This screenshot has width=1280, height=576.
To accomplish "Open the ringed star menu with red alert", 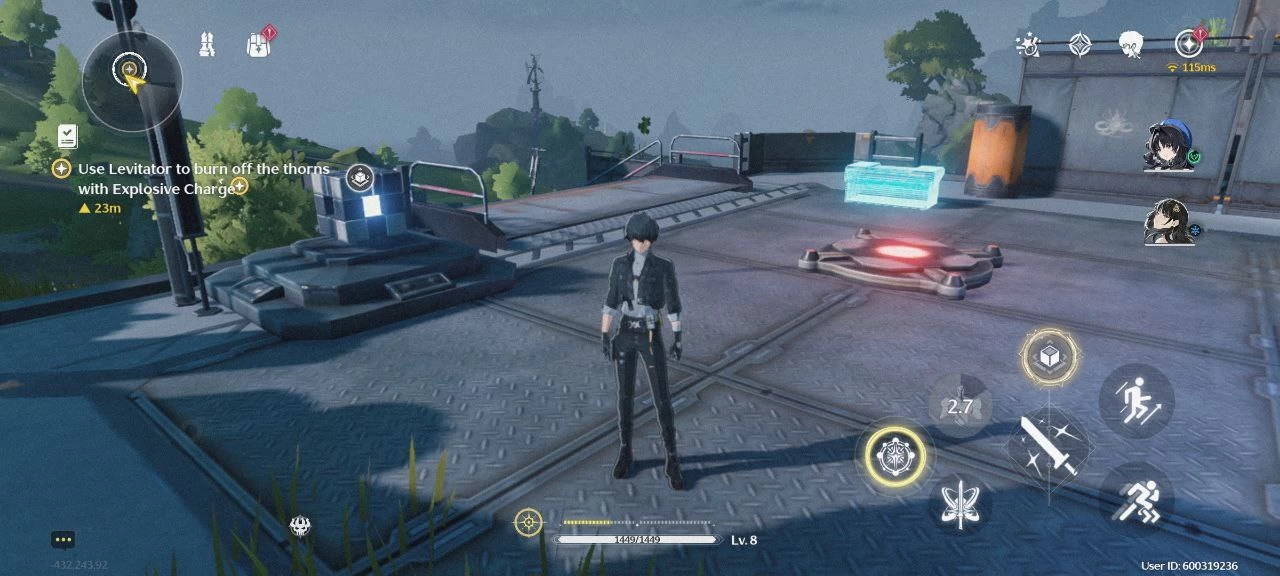I will (1188, 43).
